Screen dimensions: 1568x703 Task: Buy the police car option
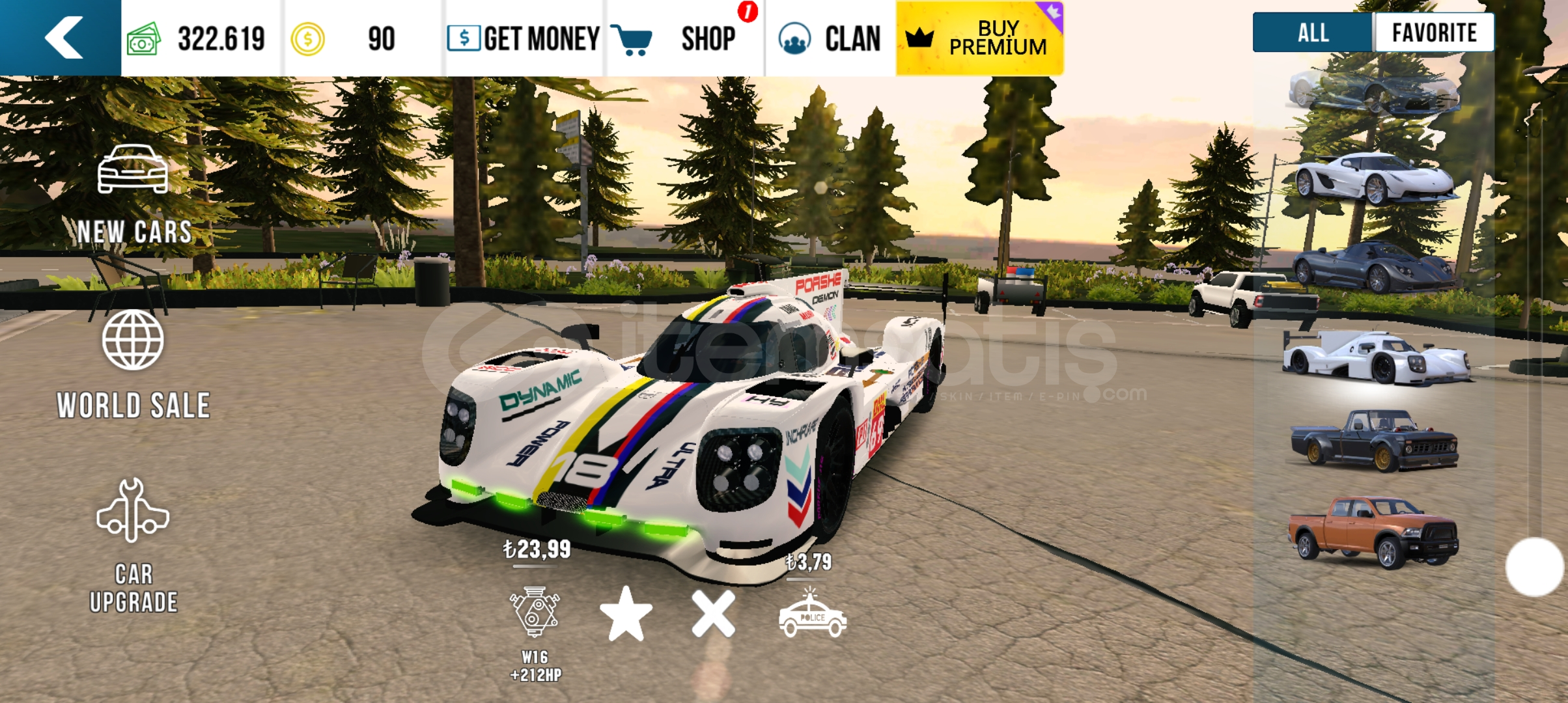click(812, 615)
